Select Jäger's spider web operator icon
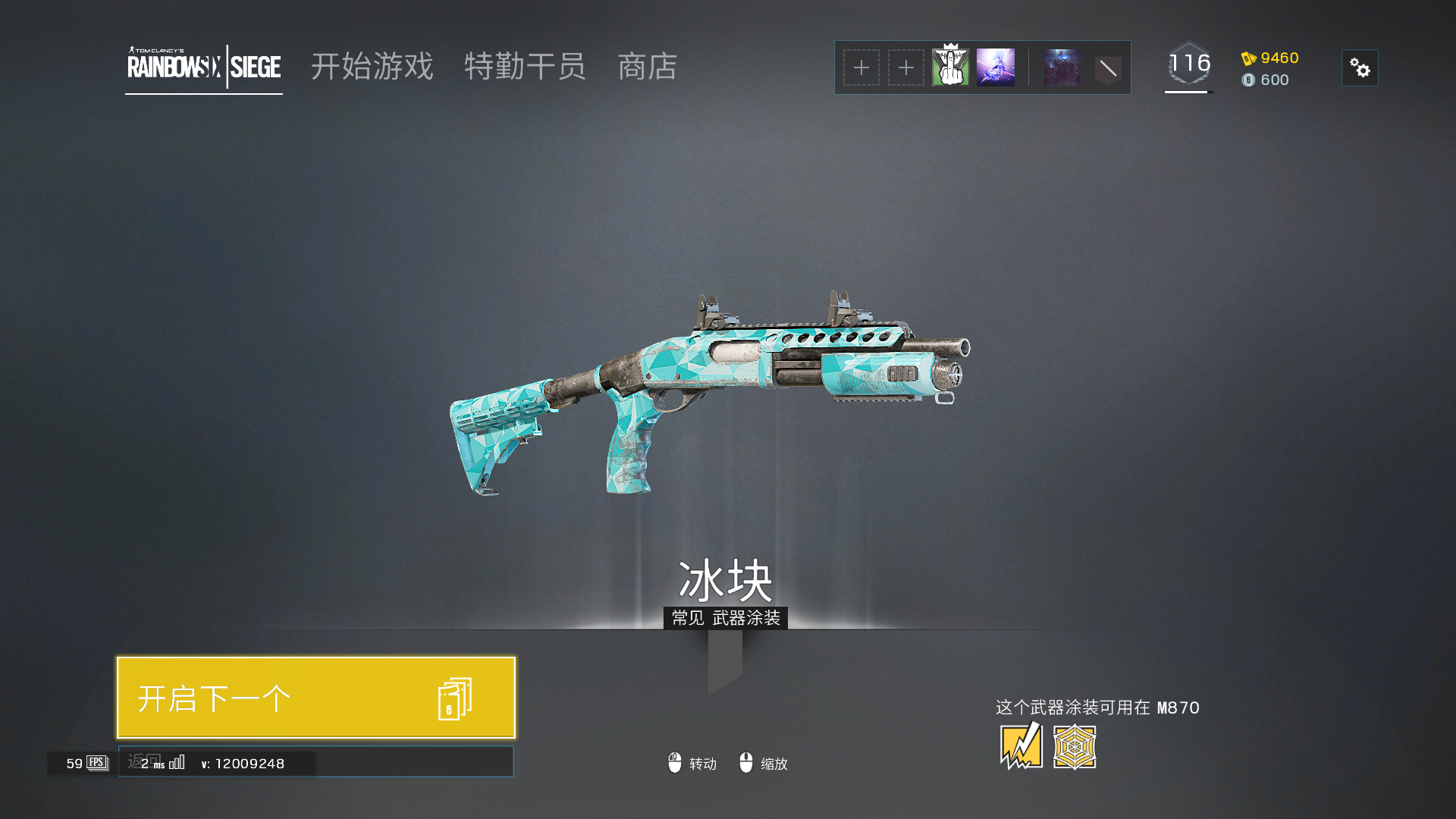Screen dimensions: 1456x819 (1075, 747)
